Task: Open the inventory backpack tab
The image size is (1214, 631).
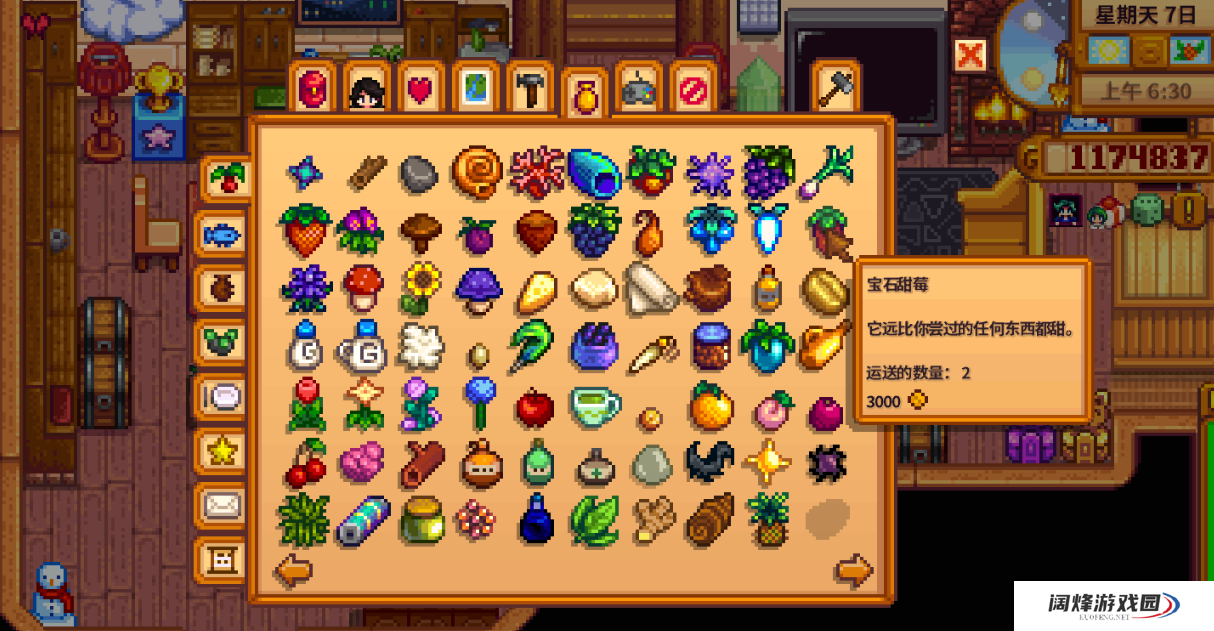Action: (312, 89)
